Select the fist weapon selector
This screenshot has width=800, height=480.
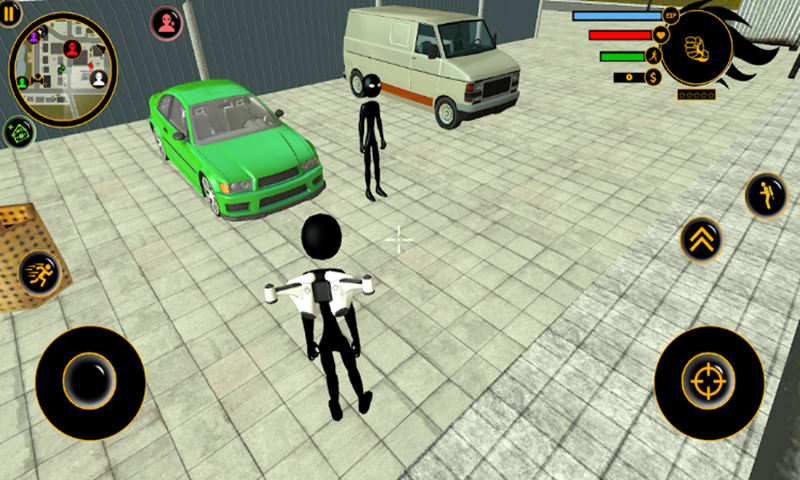(x=696, y=47)
